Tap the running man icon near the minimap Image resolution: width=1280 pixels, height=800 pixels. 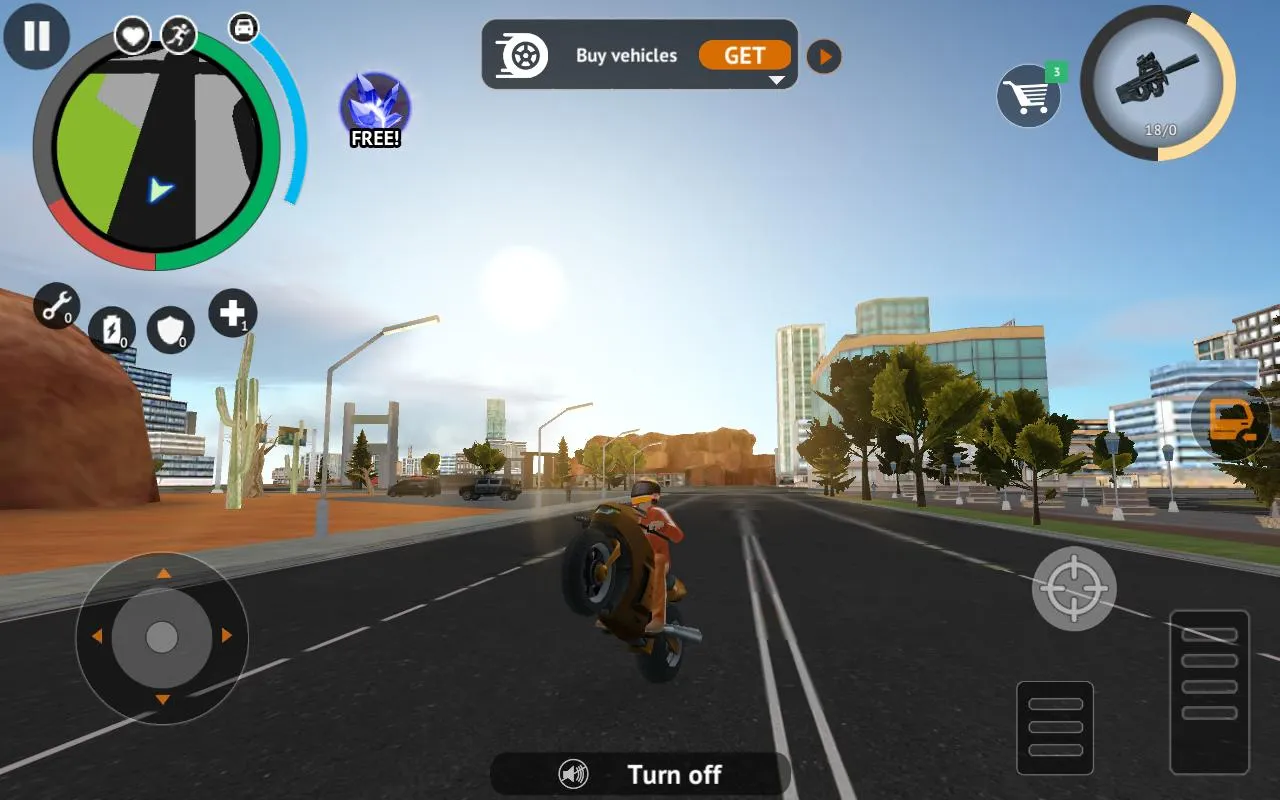pyautogui.click(x=180, y=36)
